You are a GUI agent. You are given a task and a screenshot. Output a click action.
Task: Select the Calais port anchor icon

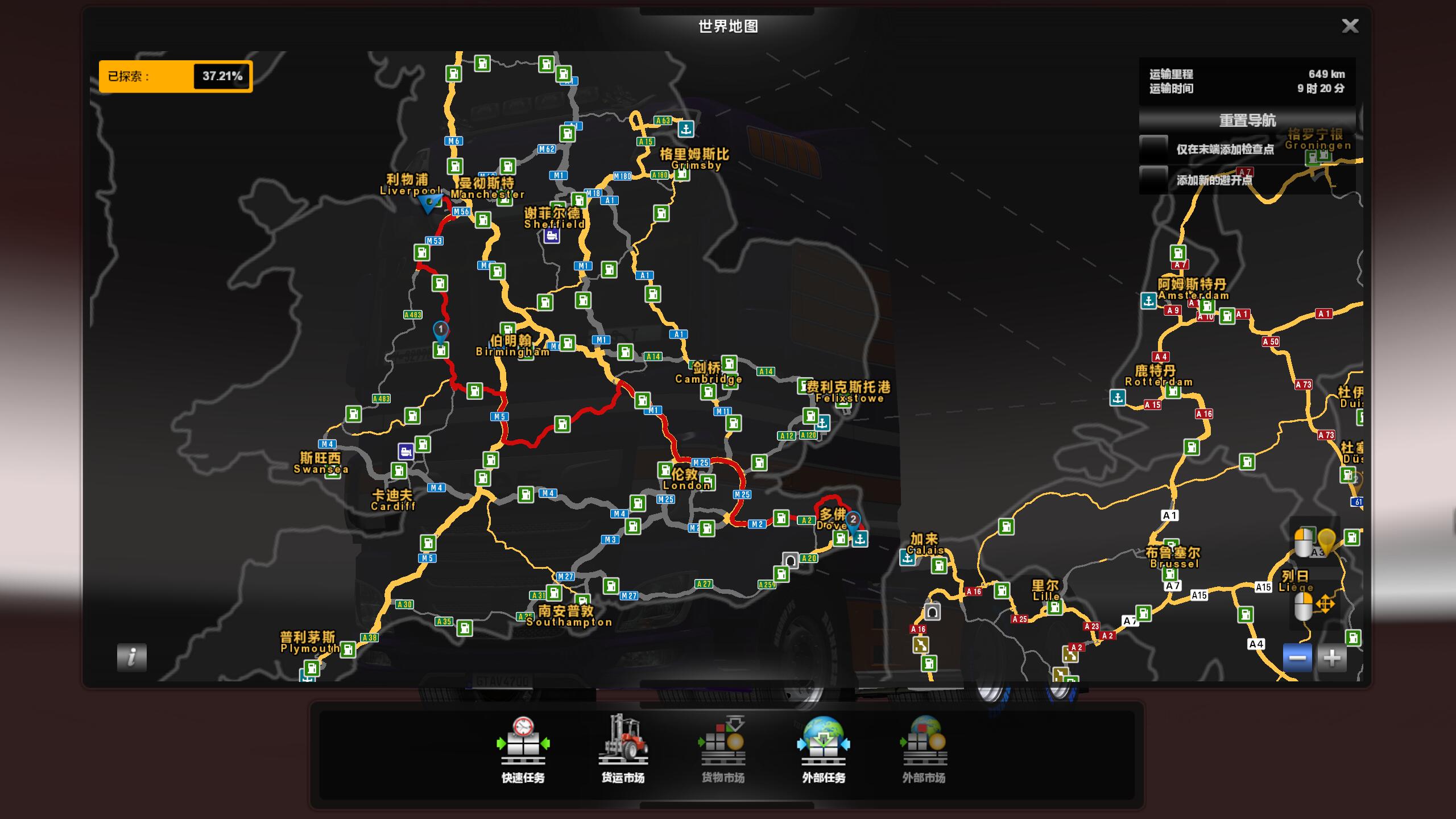coord(907,558)
